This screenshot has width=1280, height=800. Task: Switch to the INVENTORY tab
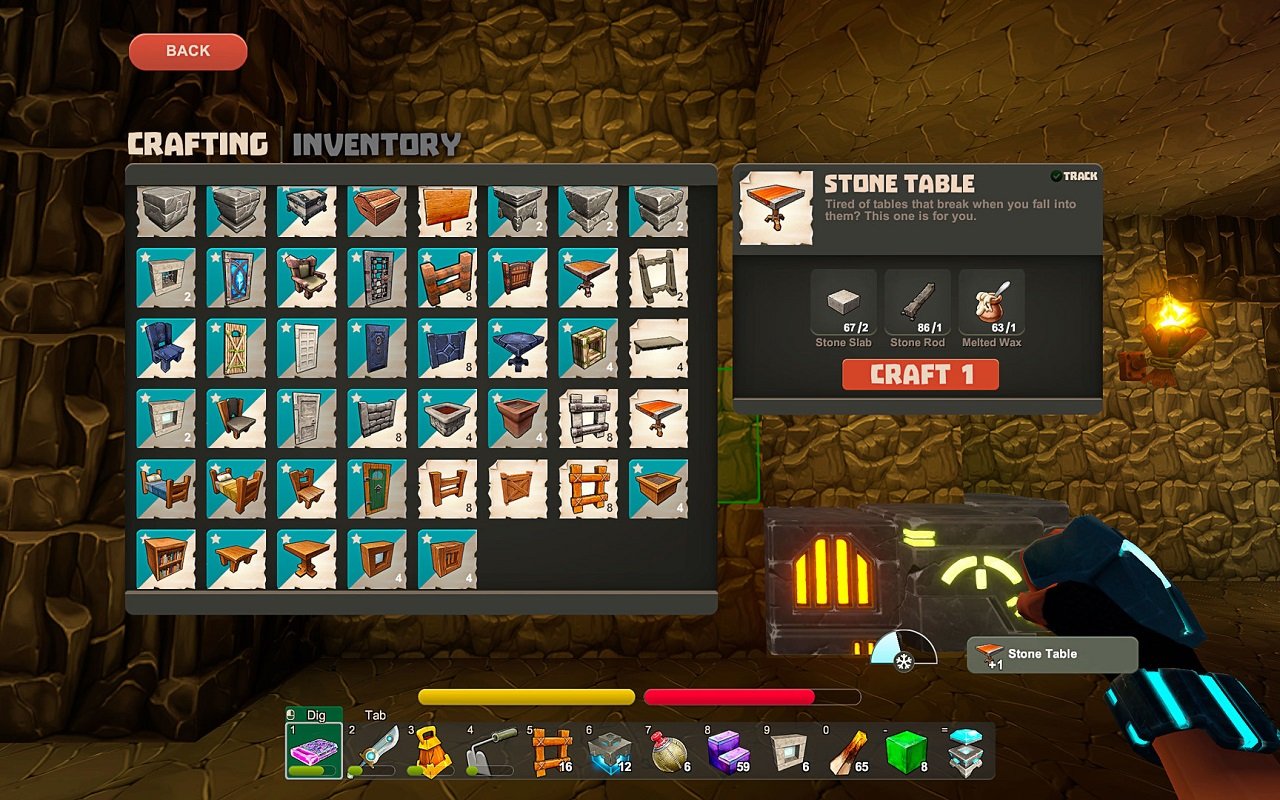point(376,143)
